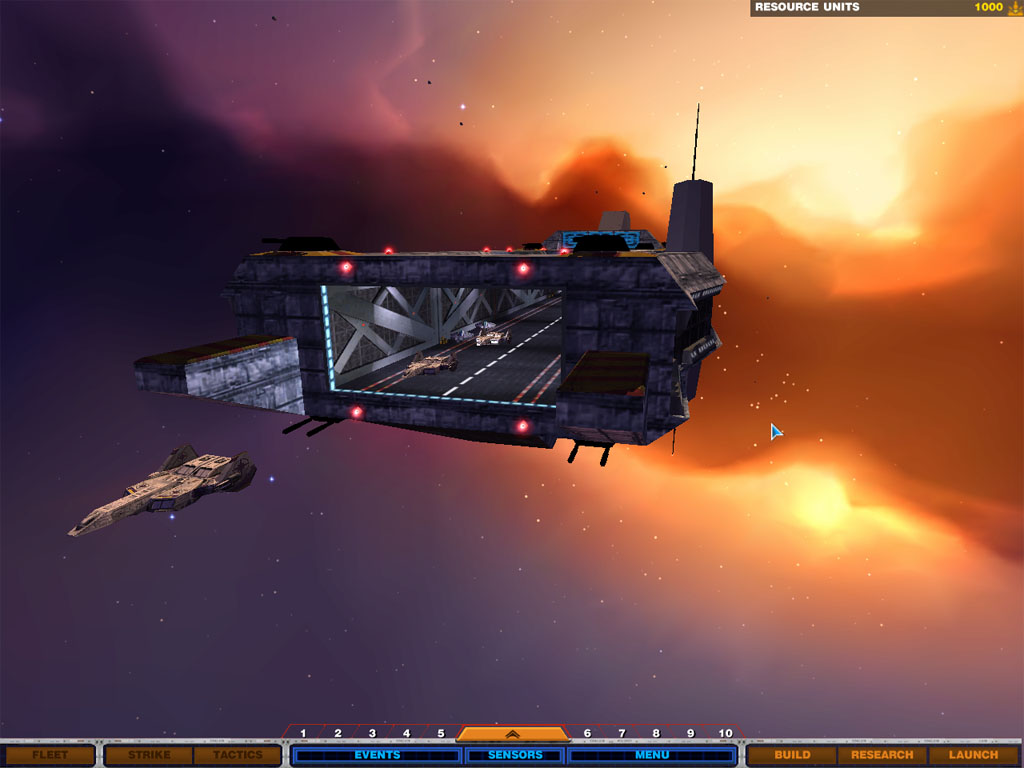
Task: Select control group 1
Action: tap(303, 734)
